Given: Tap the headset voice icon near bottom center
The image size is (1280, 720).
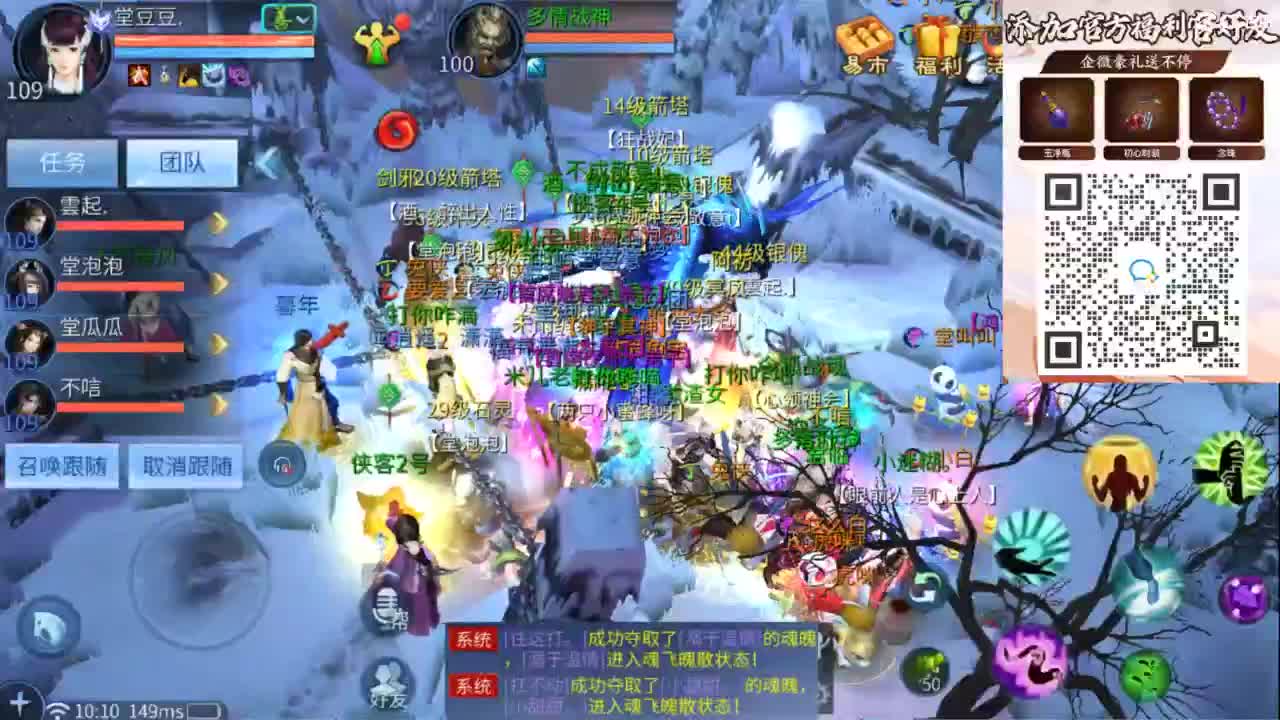Looking at the screenshot, I should pyautogui.click(x=283, y=462).
